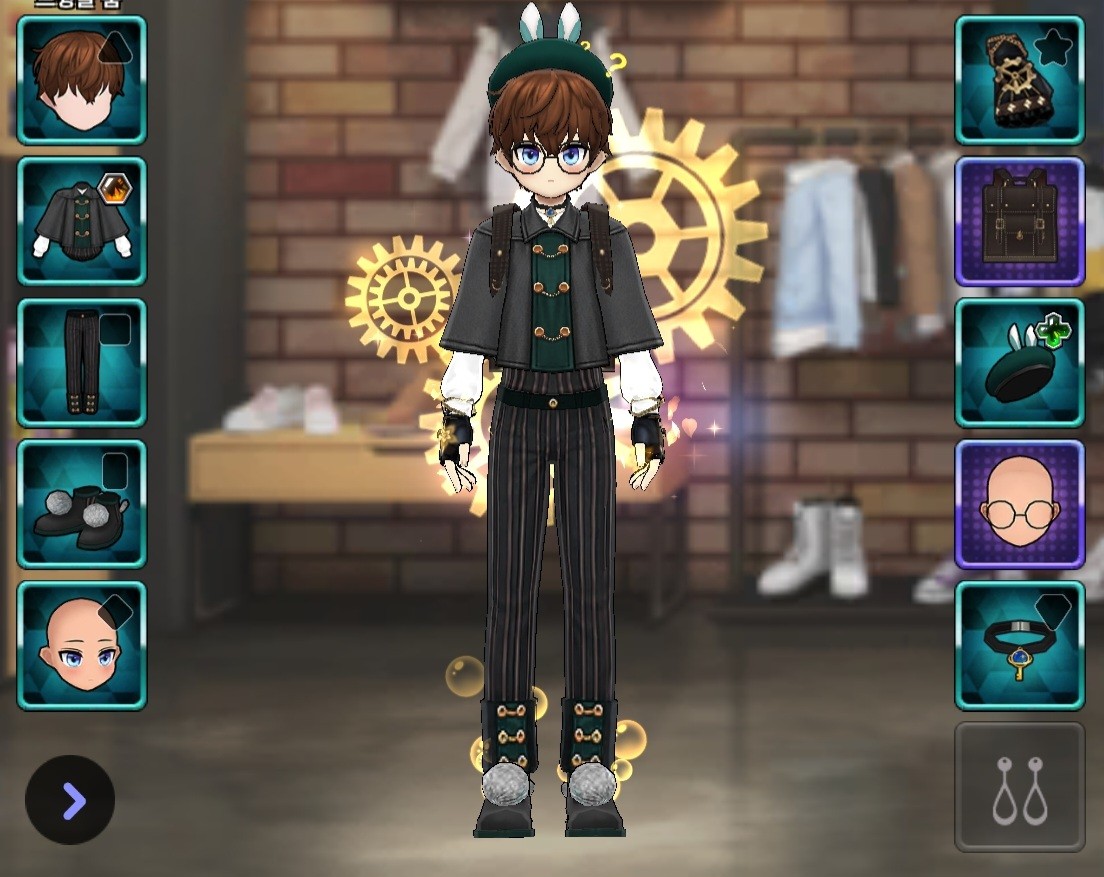Viewport: 1104px width, 877px height.
Task: Select the black gold gloves slot
Action: coord(1019,80)
